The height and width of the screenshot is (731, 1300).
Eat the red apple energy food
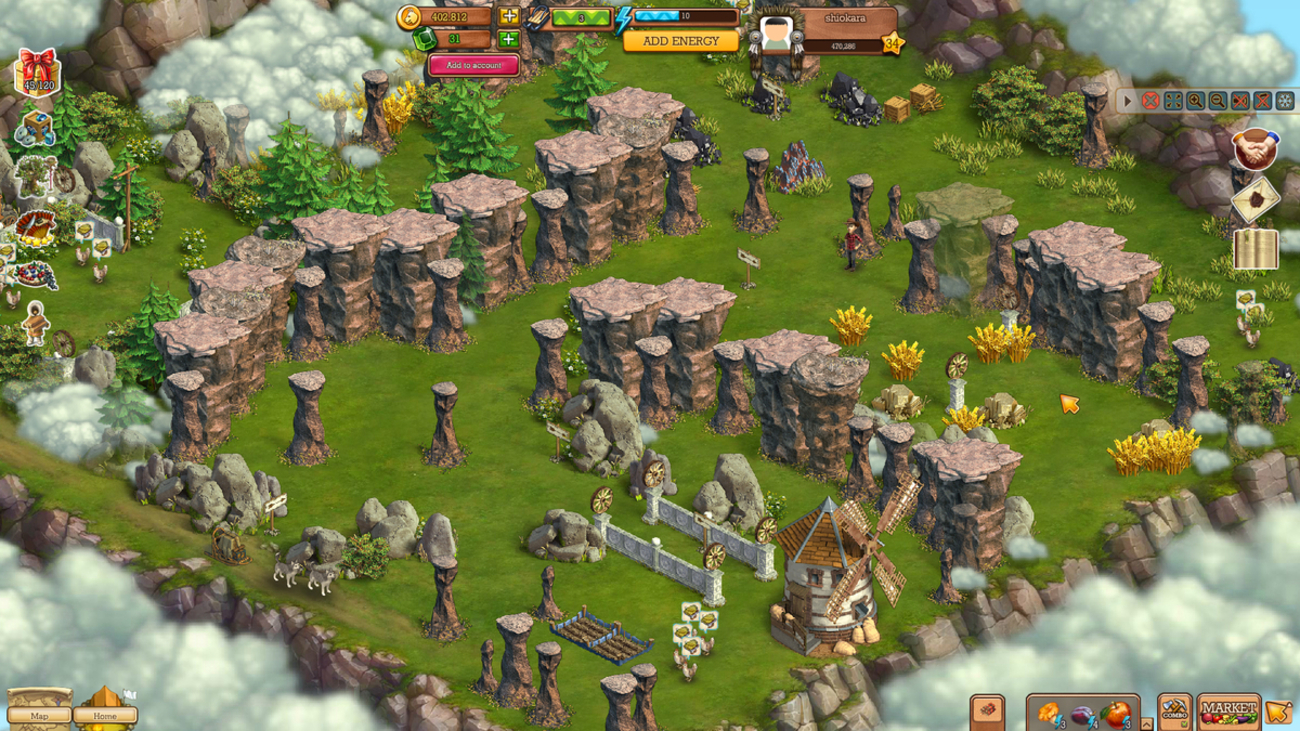coord(1116,713)
